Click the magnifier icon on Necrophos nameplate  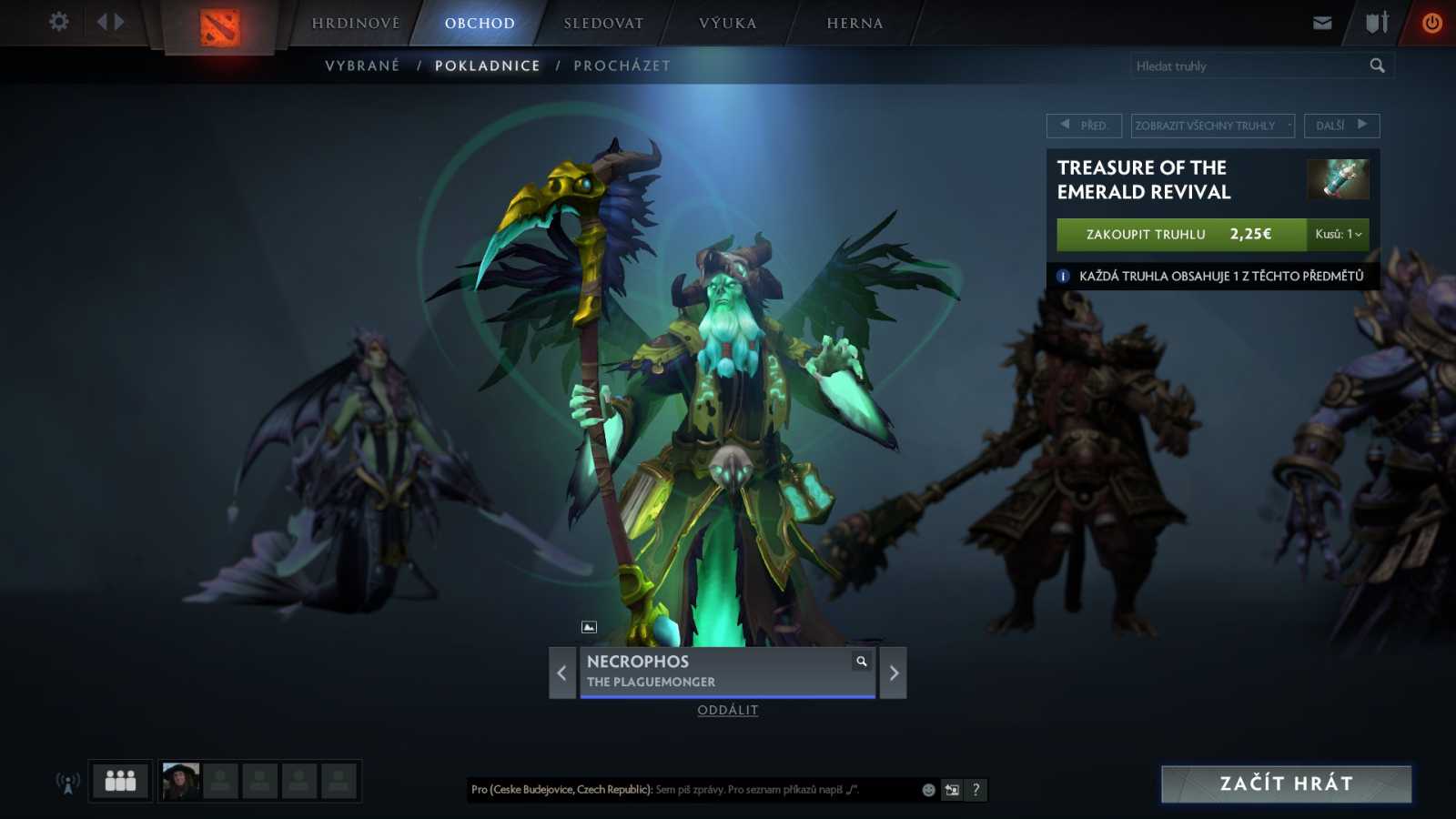861,662
